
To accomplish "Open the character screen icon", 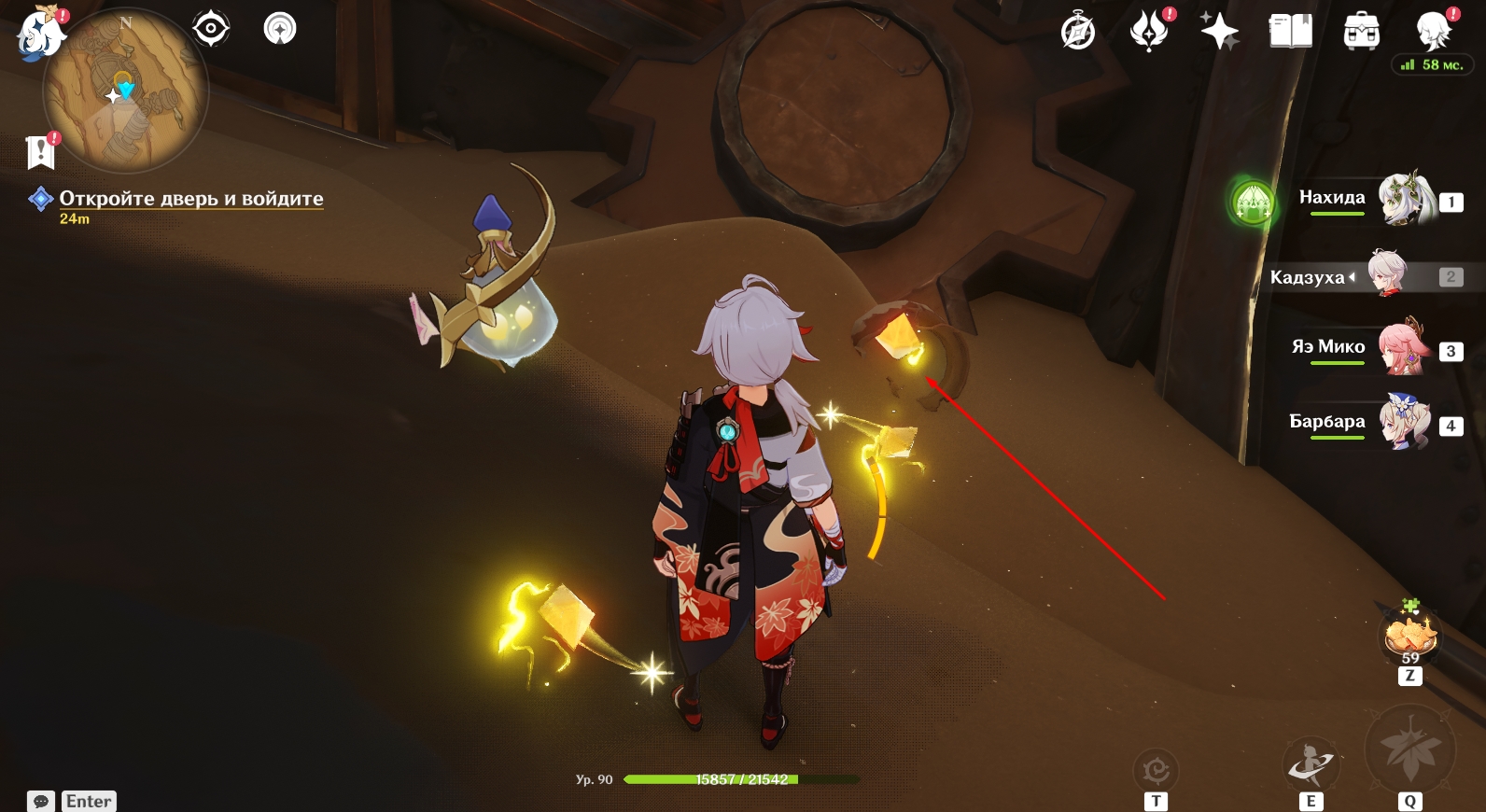I will click(x=1432, y=31).
